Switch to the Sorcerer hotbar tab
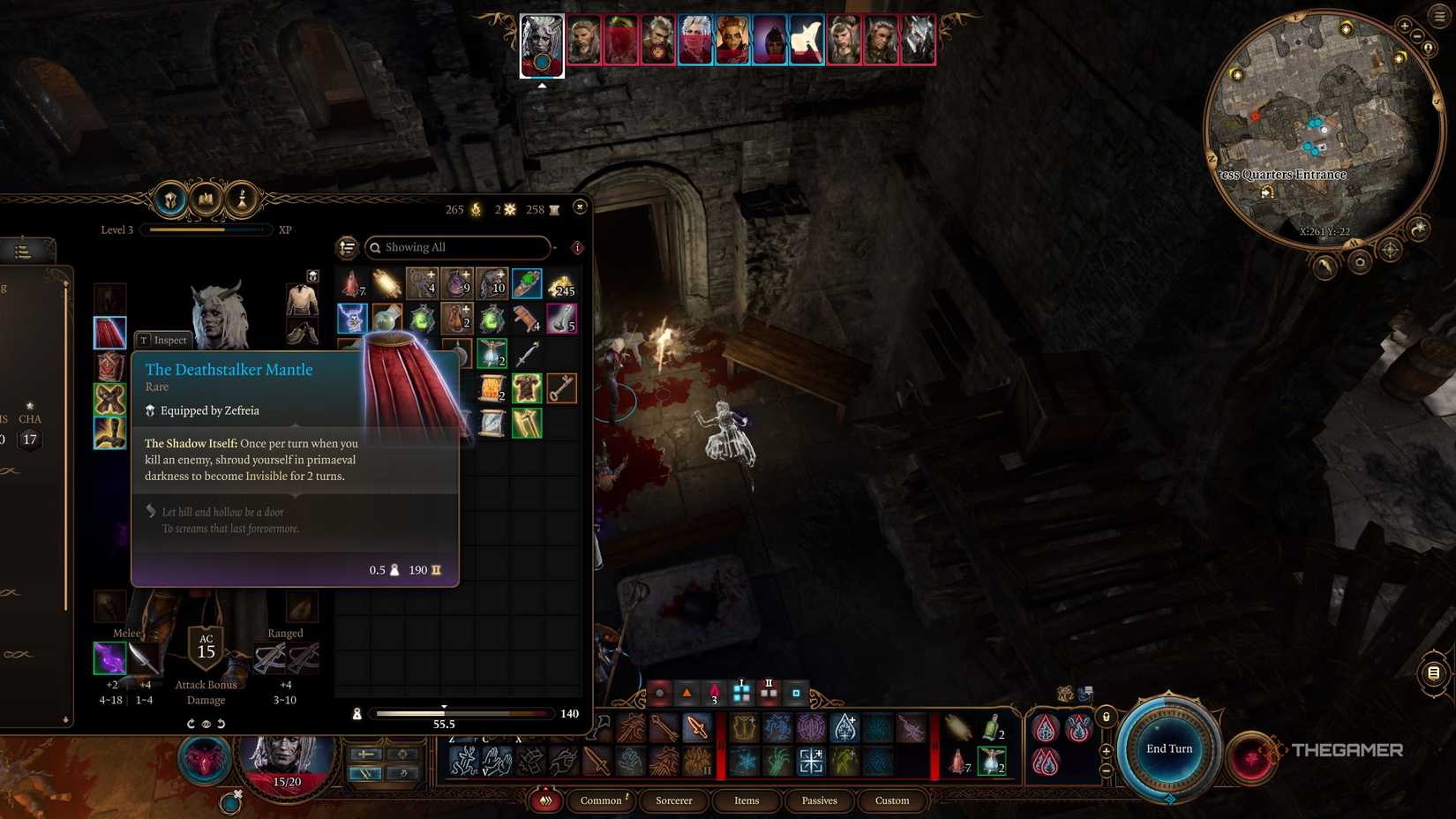Screen dimensions: 1456x819 (673, 800)
